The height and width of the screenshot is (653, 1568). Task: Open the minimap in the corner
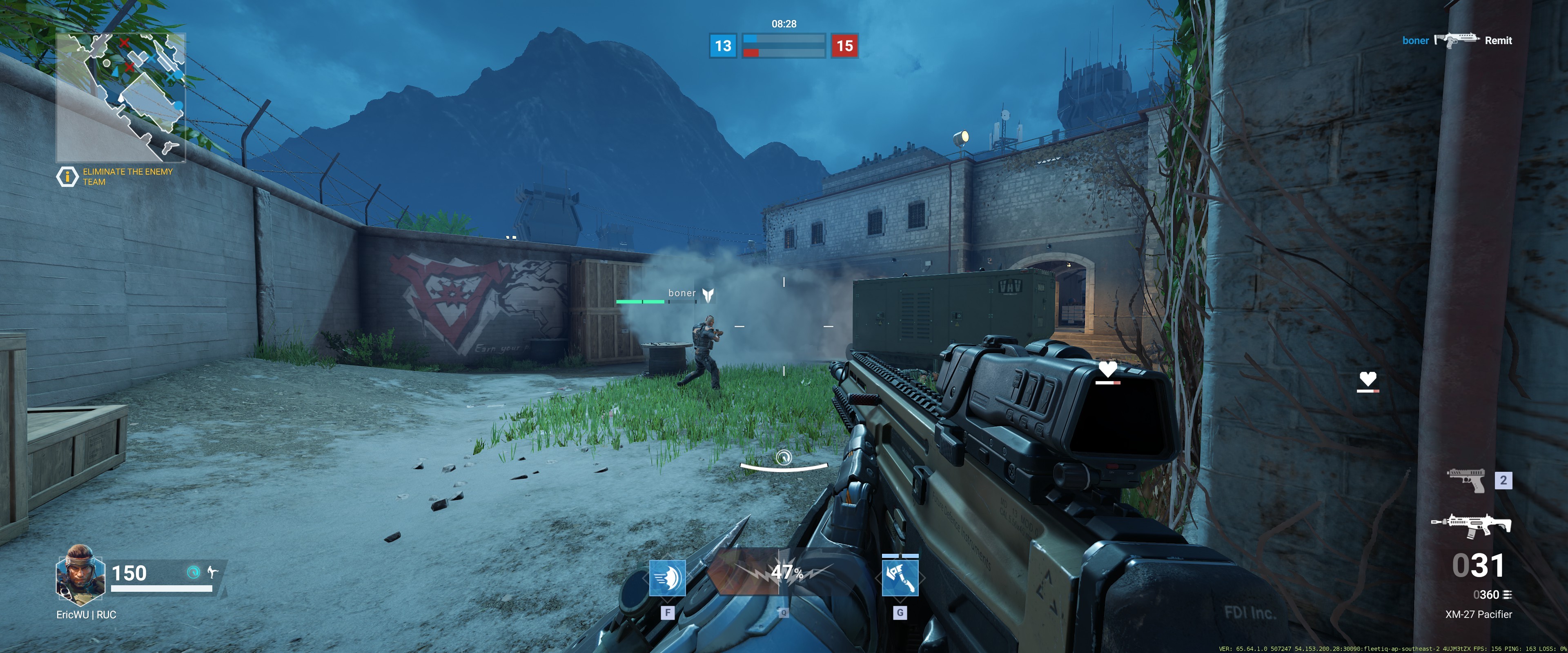(120, 98)
